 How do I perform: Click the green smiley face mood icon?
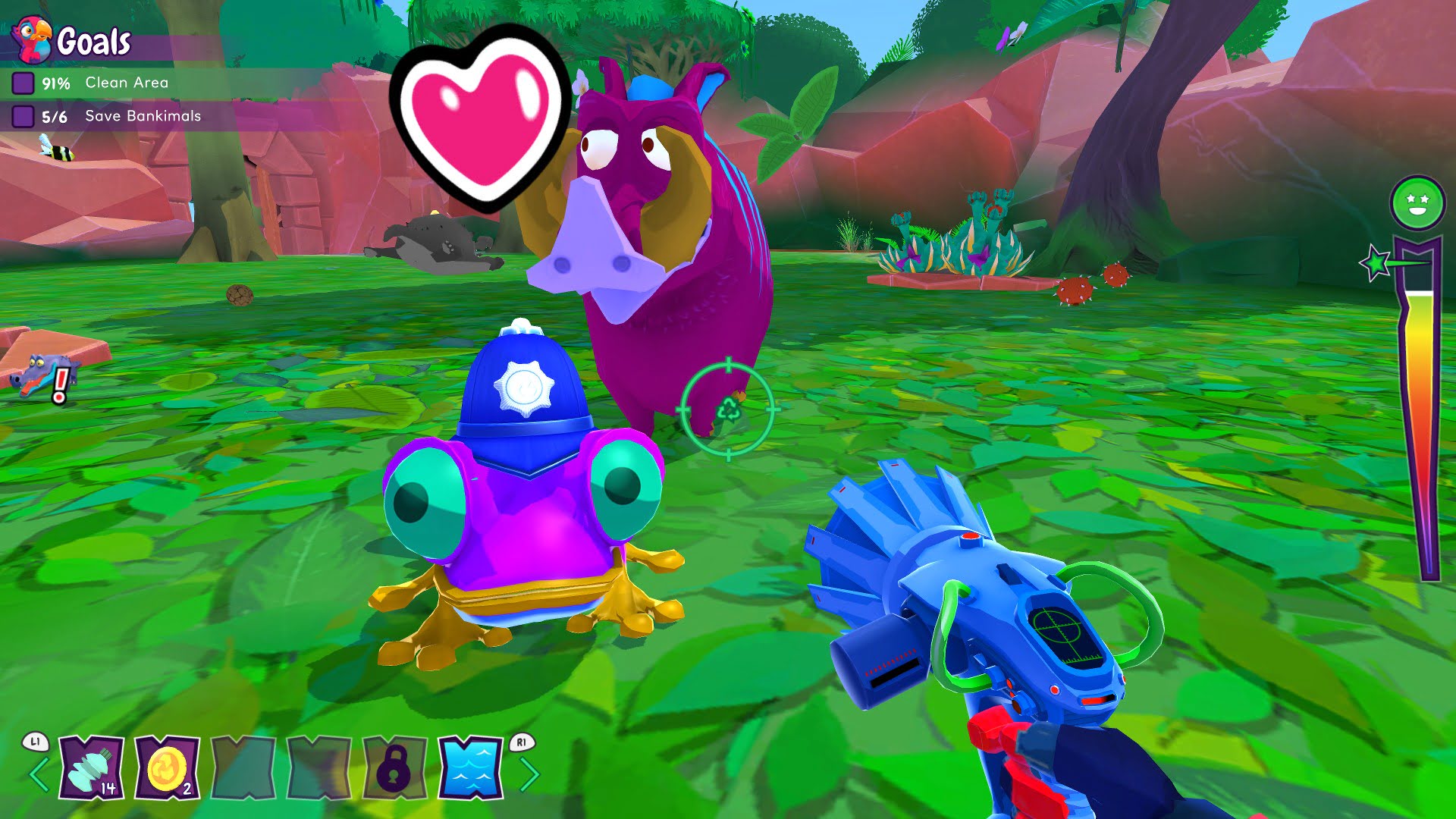[x=1417, y=202]
